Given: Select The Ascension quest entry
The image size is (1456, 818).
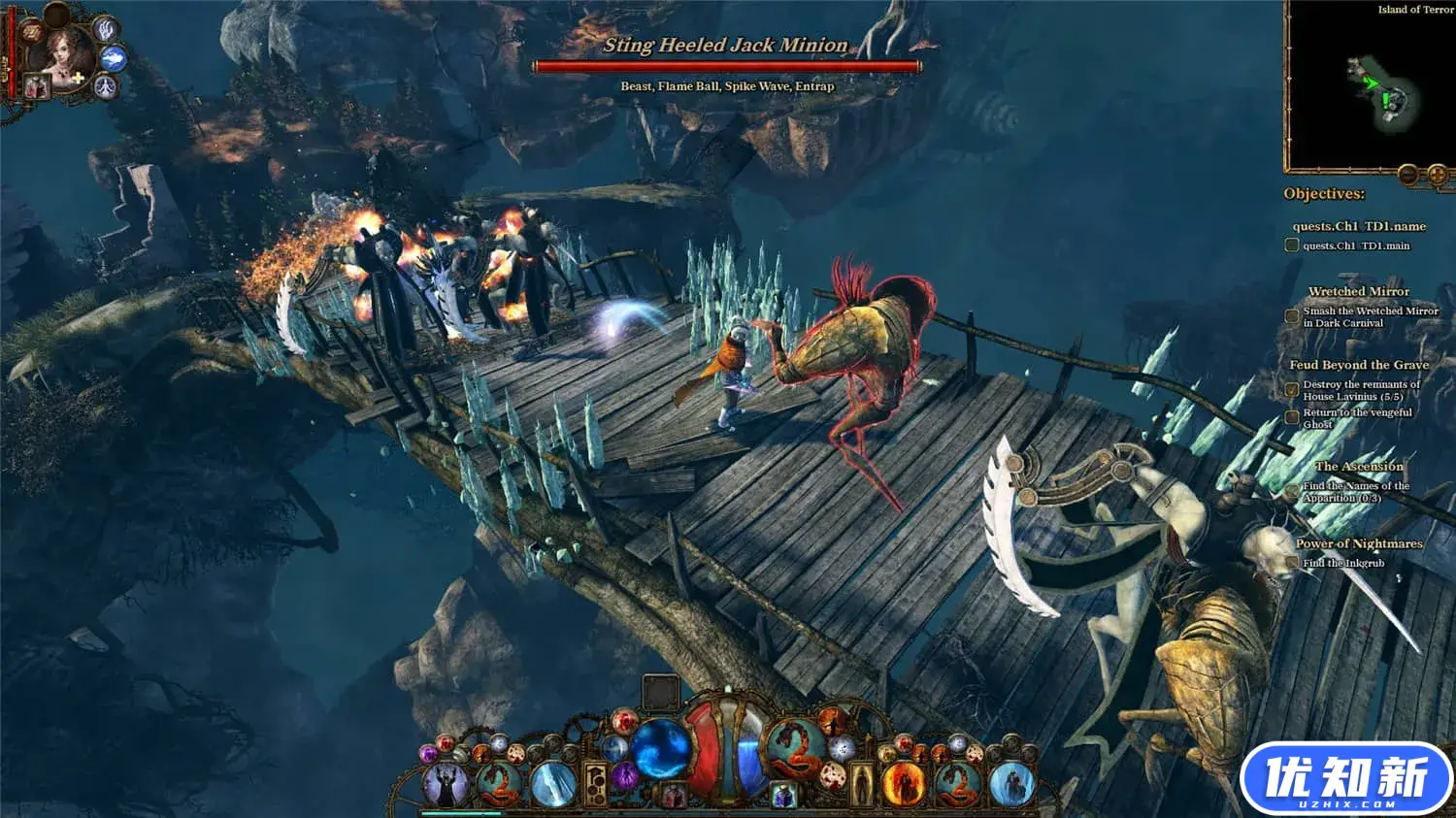Looking at the screenshot, I should 1359,467.
